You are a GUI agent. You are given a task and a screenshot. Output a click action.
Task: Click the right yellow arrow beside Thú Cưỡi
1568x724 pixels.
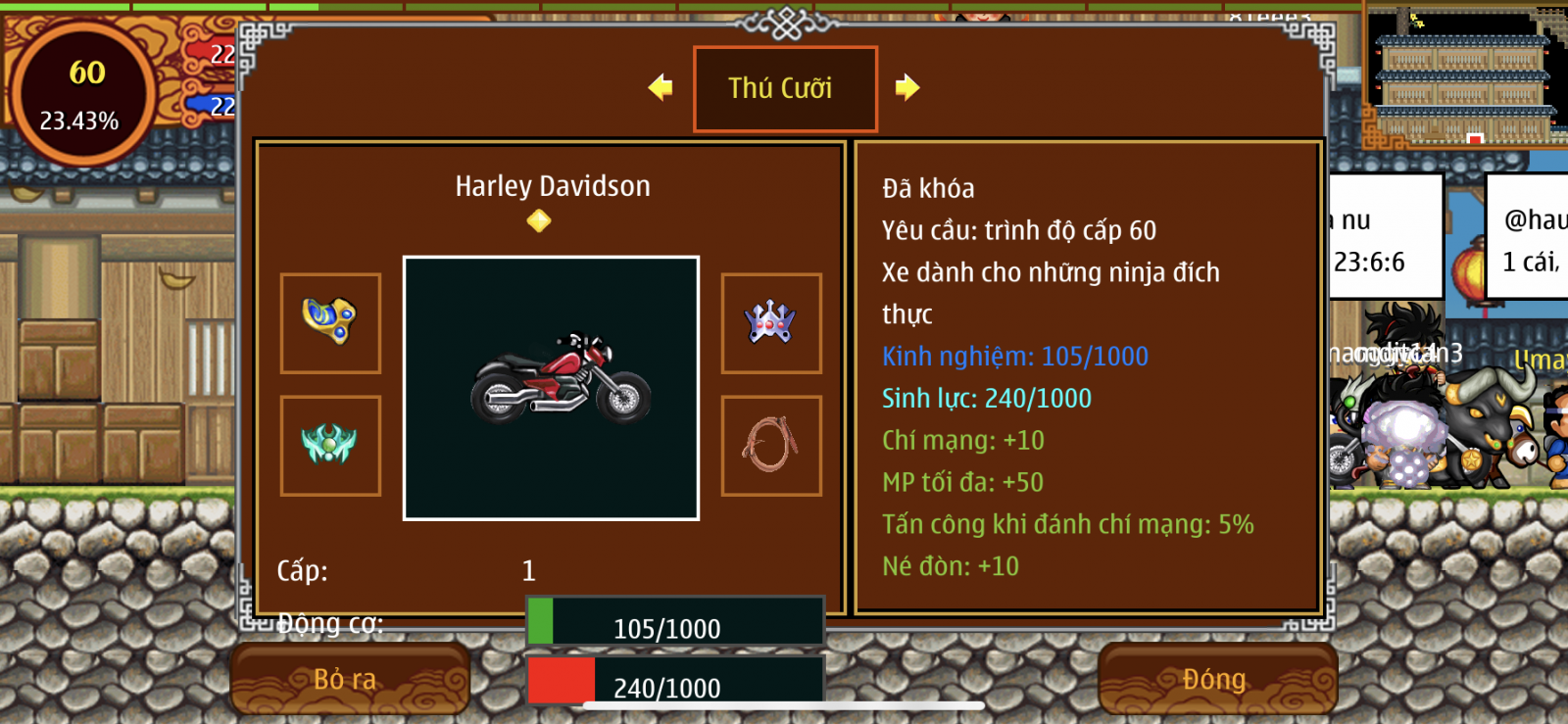tap(907, 88)
